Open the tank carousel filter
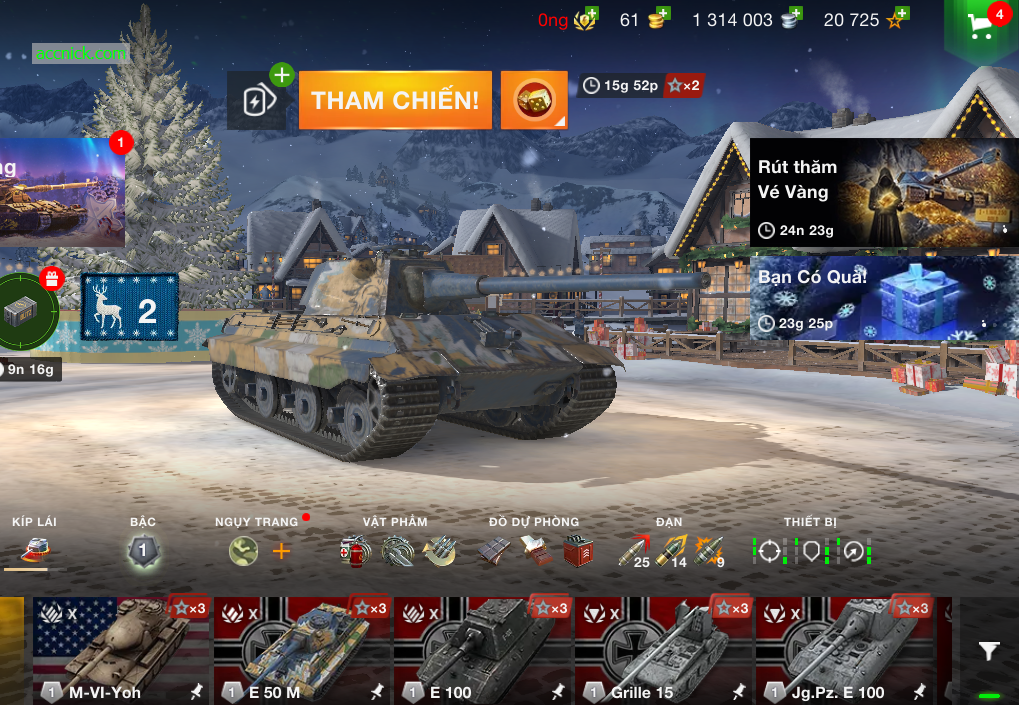Viewport: 1019px width, 705px height. 989,652
